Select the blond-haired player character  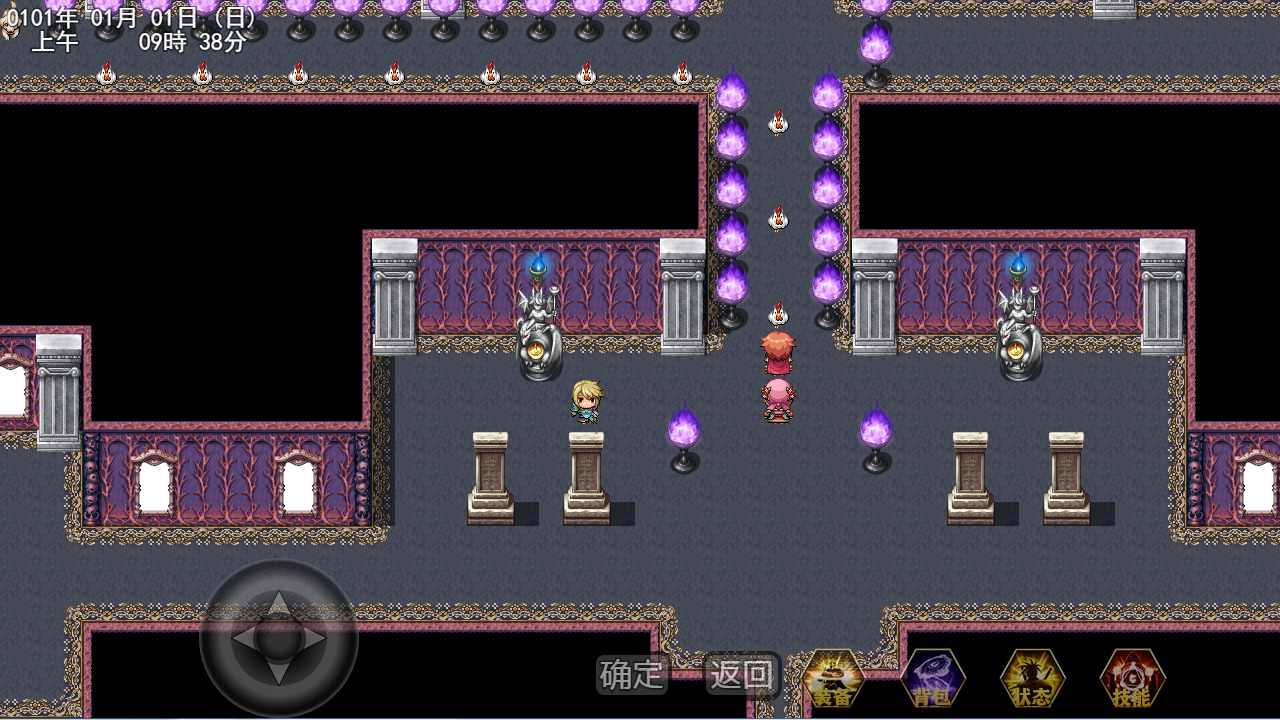click(x=585, y=400)
